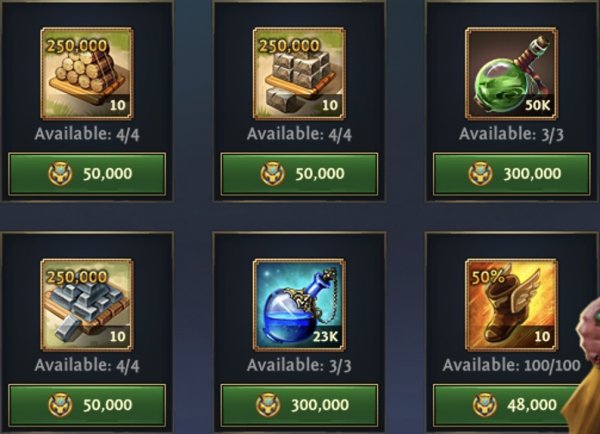Purchase the stone pack for 50,000

tap(299, 173)
